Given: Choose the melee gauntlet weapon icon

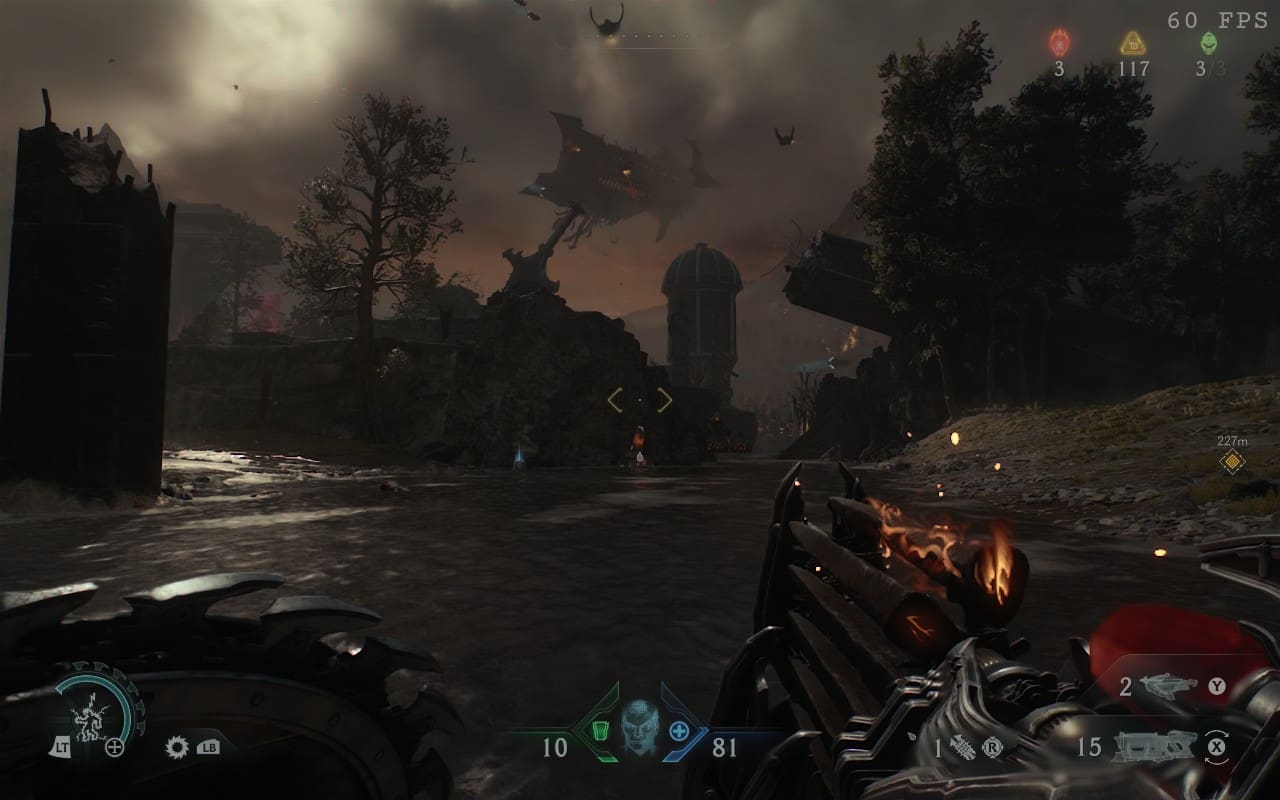Looking at the screenshot, I should coord(961,747).
